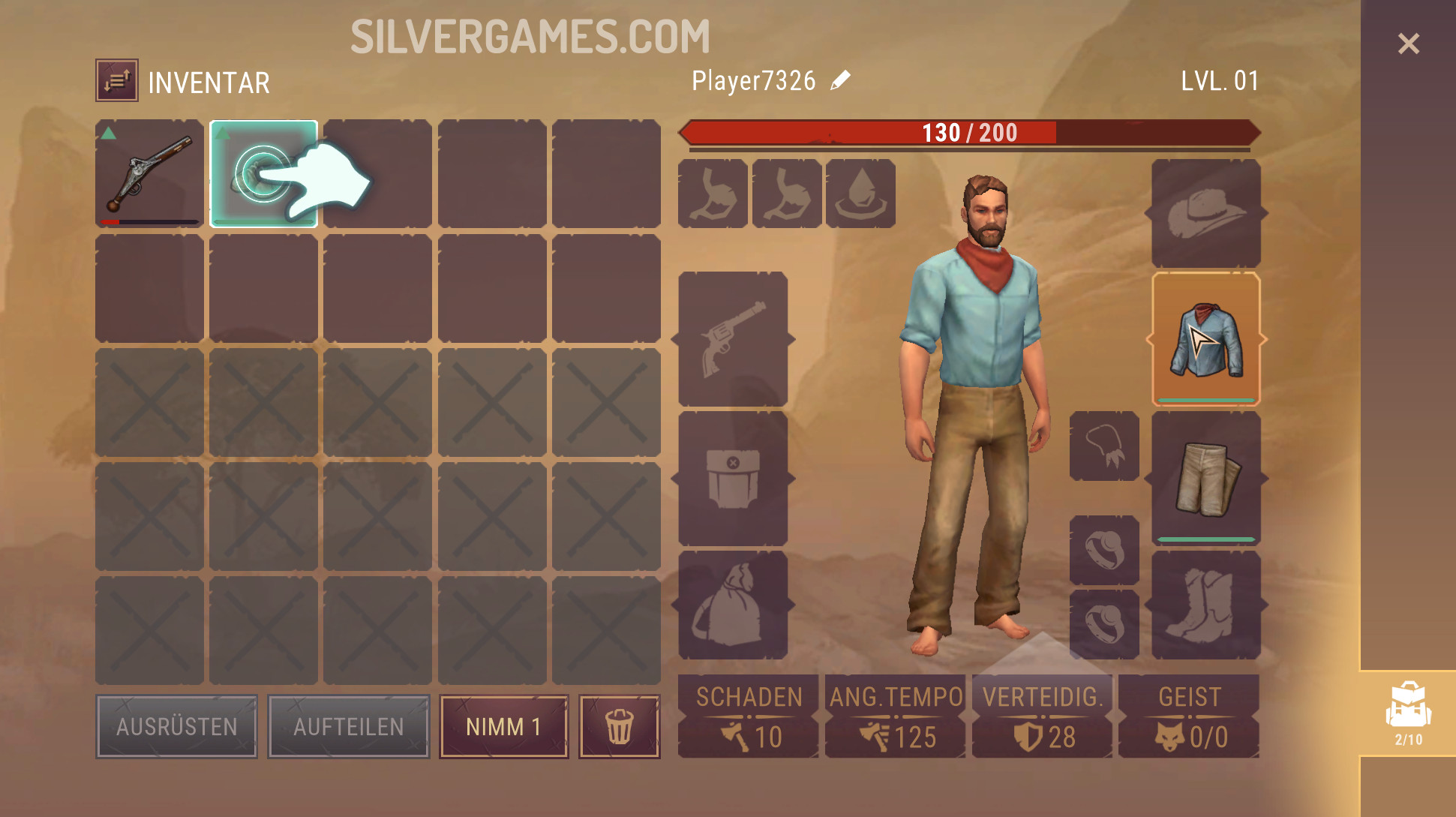
Task: Select the water drop consumable slot
Action: 860,194
